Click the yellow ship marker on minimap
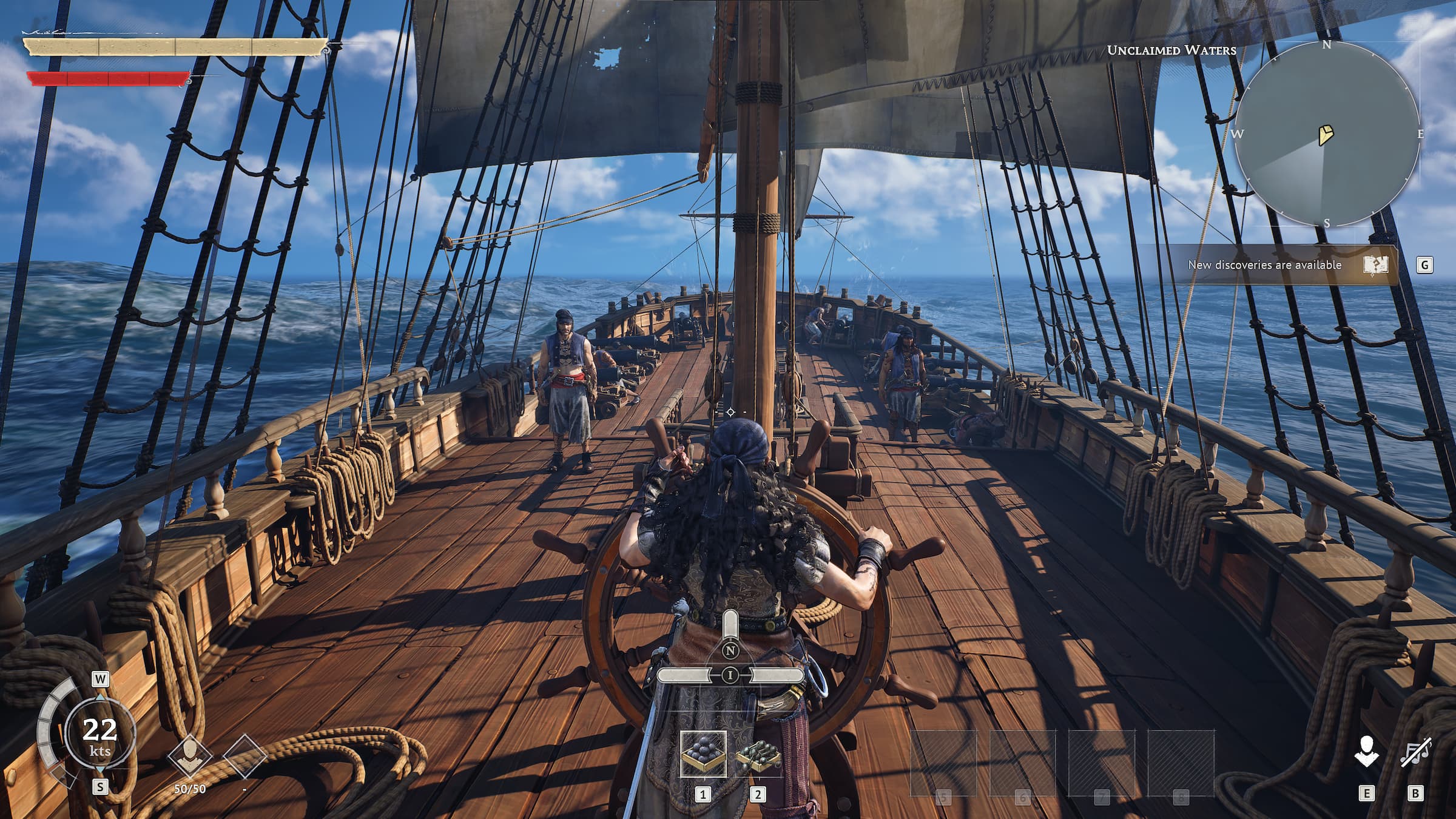This screenshot has height=819, width=1456. click(1326, 135)
